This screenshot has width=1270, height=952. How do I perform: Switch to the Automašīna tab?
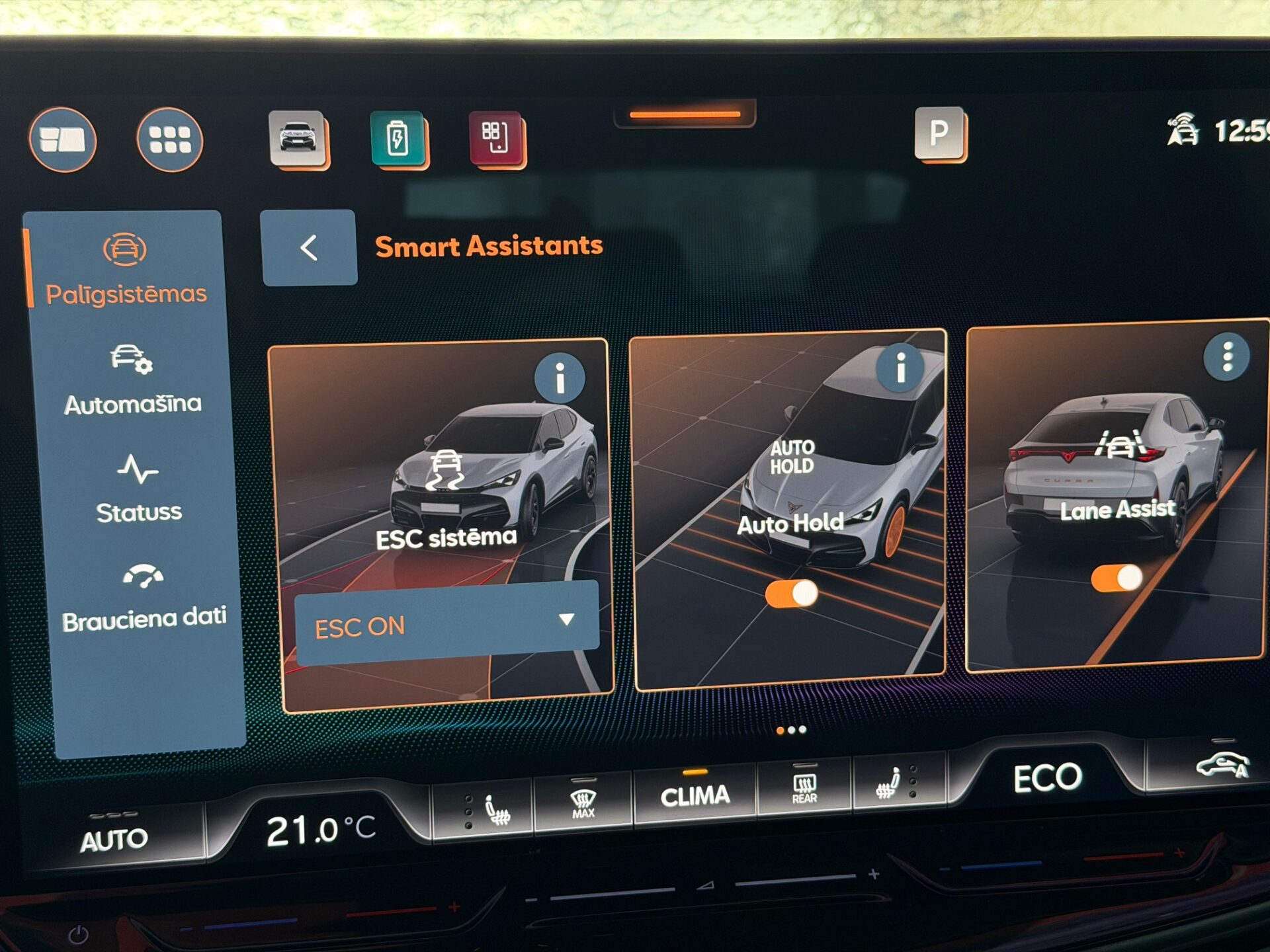[x=132, y=380]
